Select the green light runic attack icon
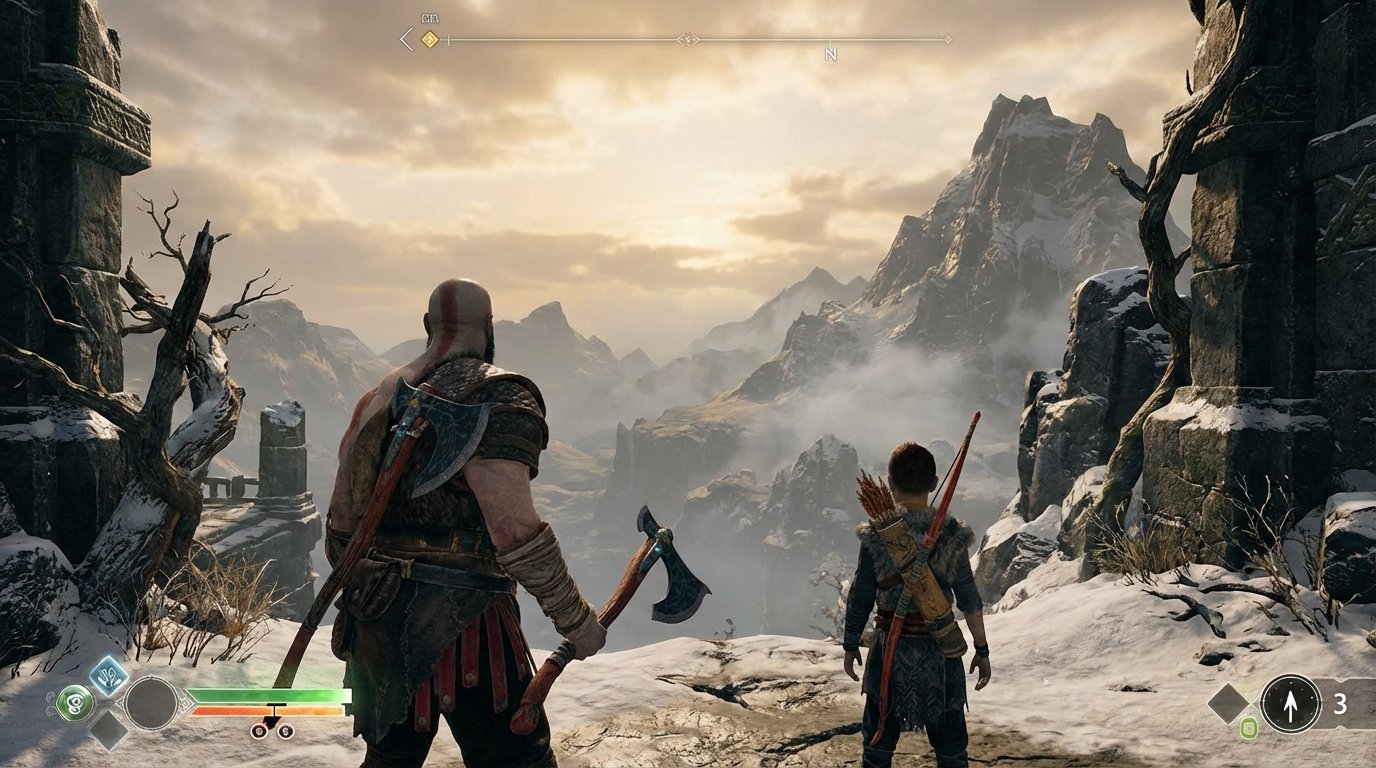This screenshot has height=768, width=1376. click(76, 701)
